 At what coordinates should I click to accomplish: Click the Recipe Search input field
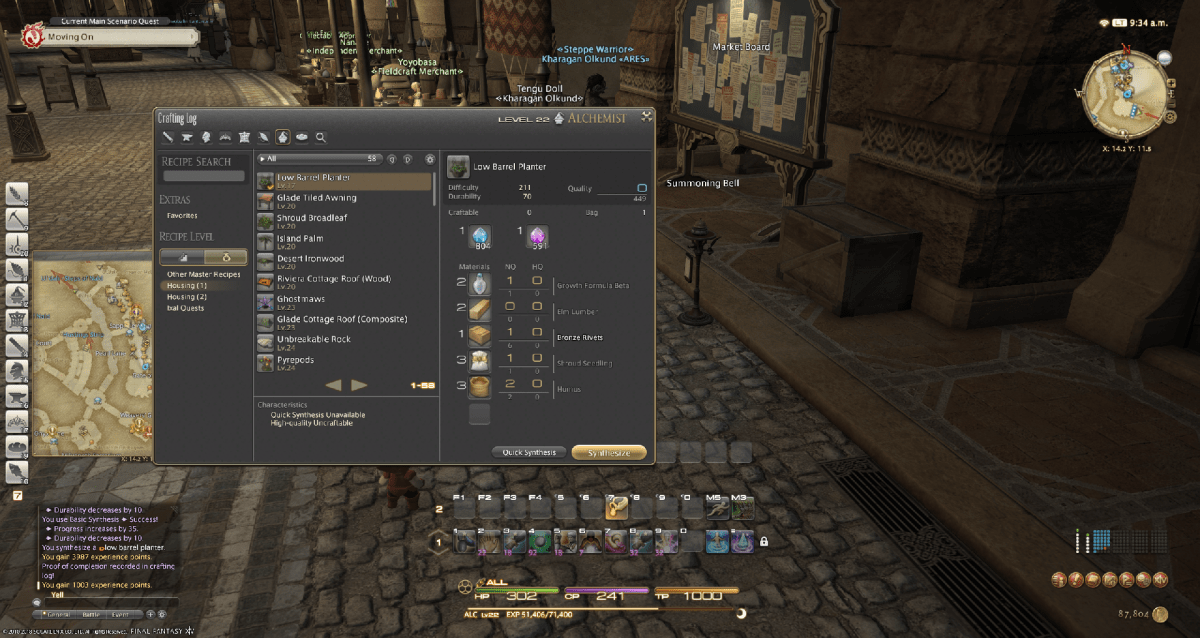tap(204, 176)
